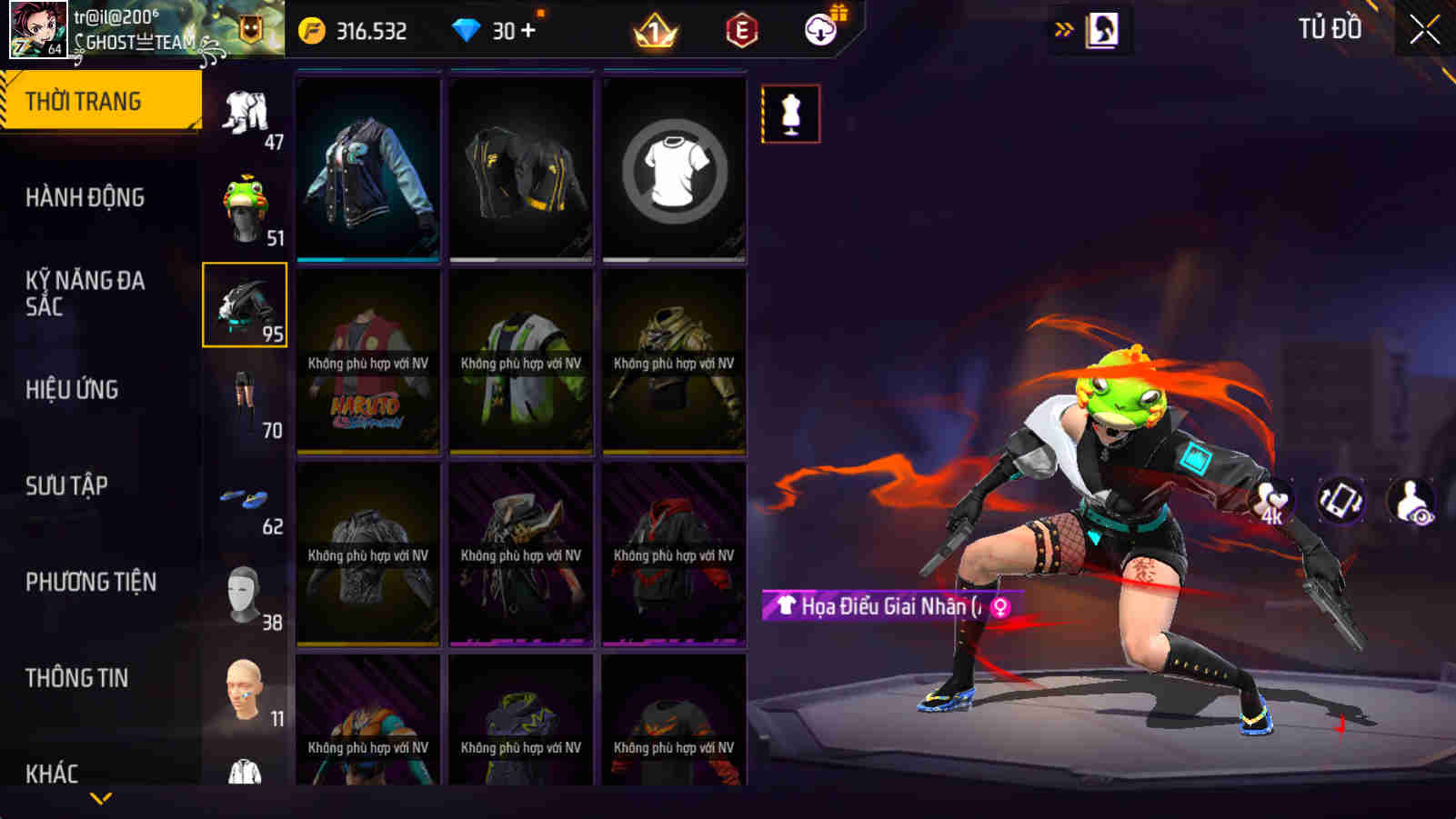Open the shoes category with 62 items
Screen dimensions: 1456x819
pos(246,500)
